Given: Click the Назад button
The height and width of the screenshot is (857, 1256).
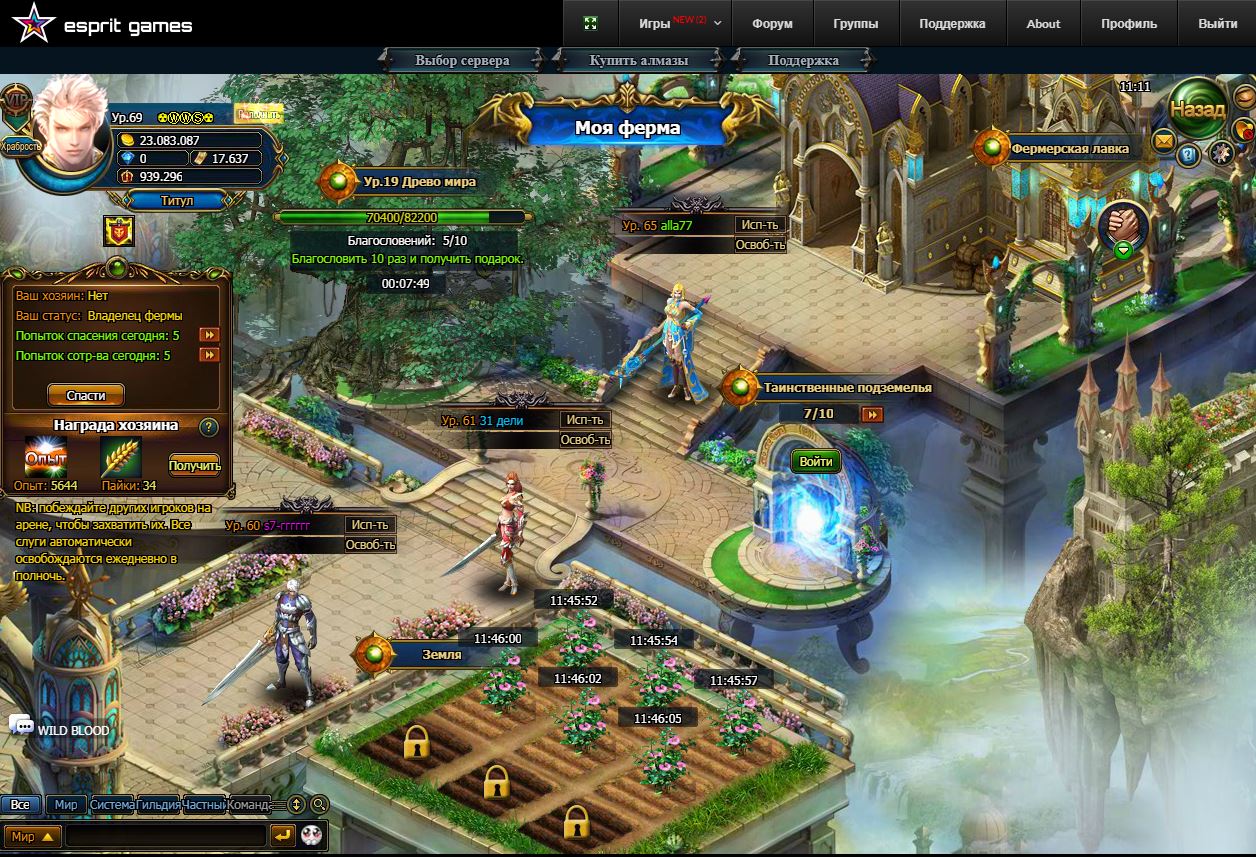Looking at the screenshot, I should pyautogui.click(x=1197, y=109).
